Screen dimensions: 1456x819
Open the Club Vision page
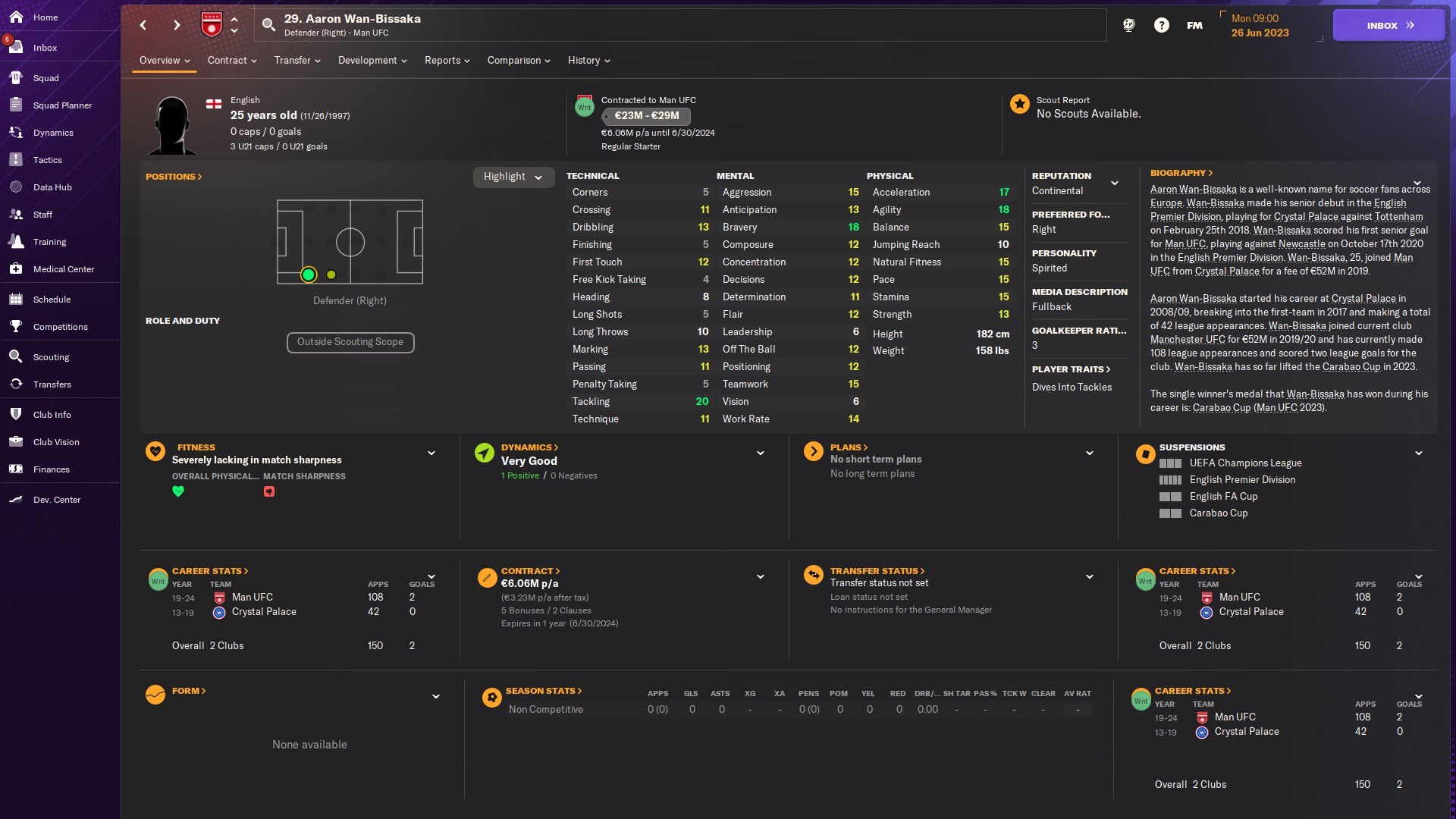coord(55,442)
